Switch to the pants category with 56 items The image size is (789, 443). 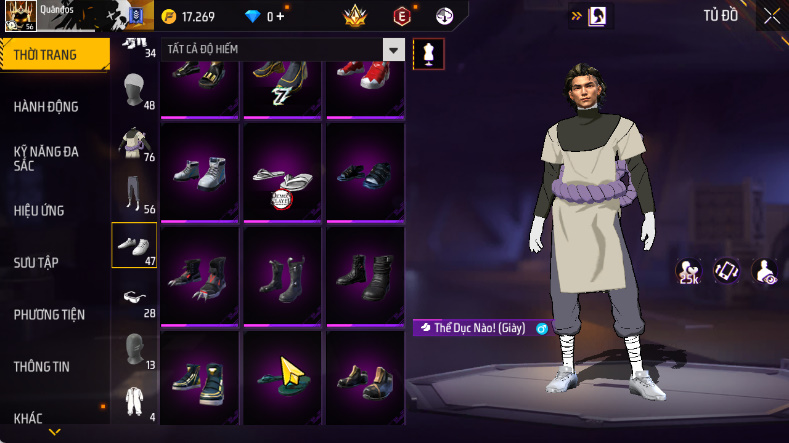[133, 195]
